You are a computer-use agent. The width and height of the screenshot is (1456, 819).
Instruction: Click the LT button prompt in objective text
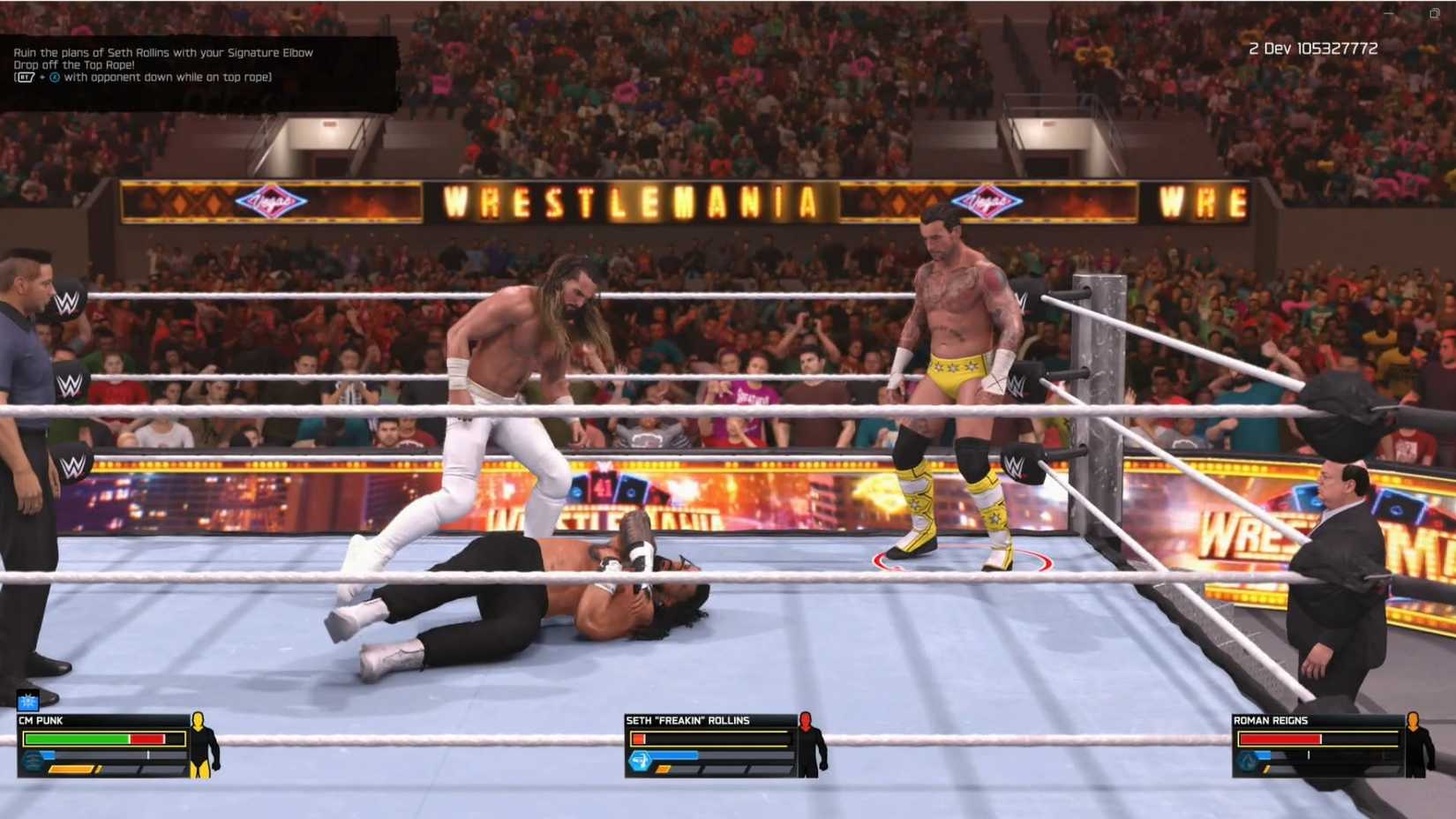click(25, 77)
